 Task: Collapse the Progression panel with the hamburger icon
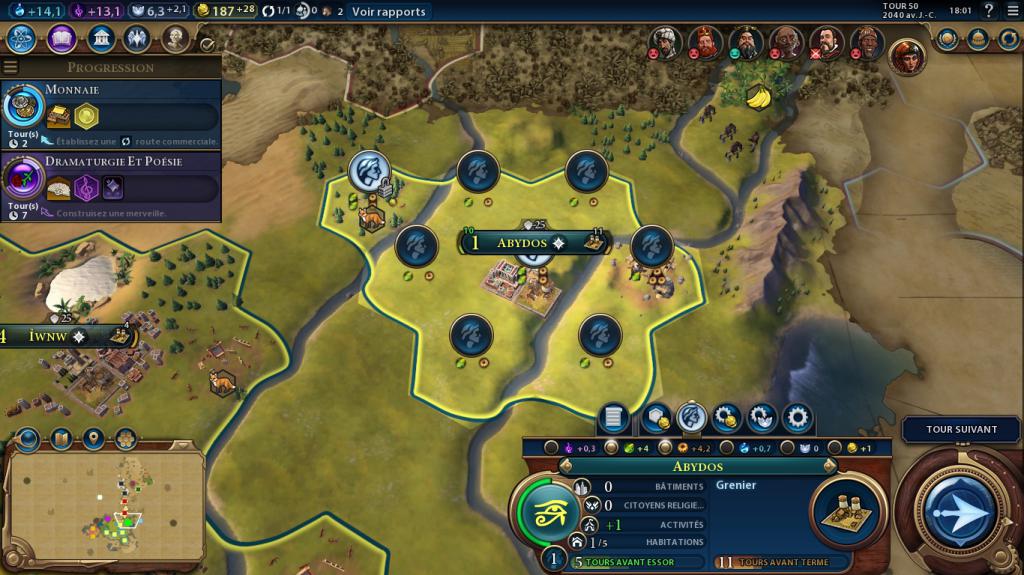[11, 67]
